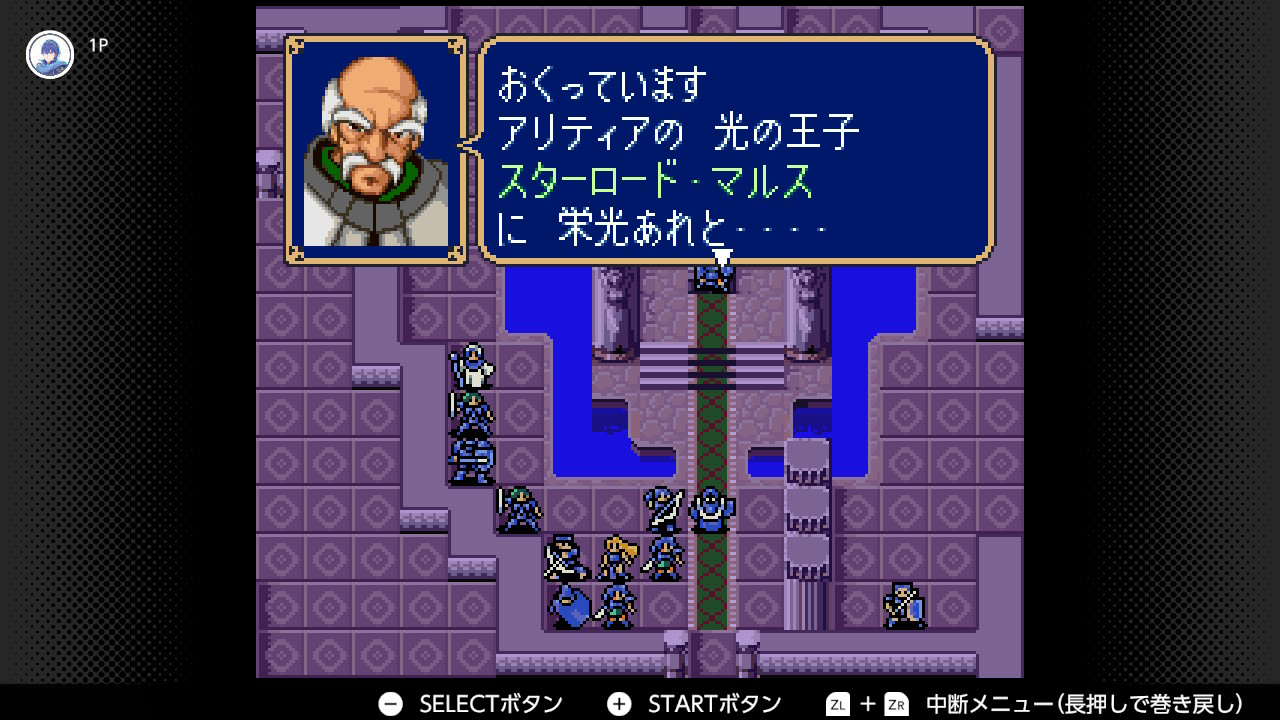
Task: Advance the dialogue text box
Action: 736,150
